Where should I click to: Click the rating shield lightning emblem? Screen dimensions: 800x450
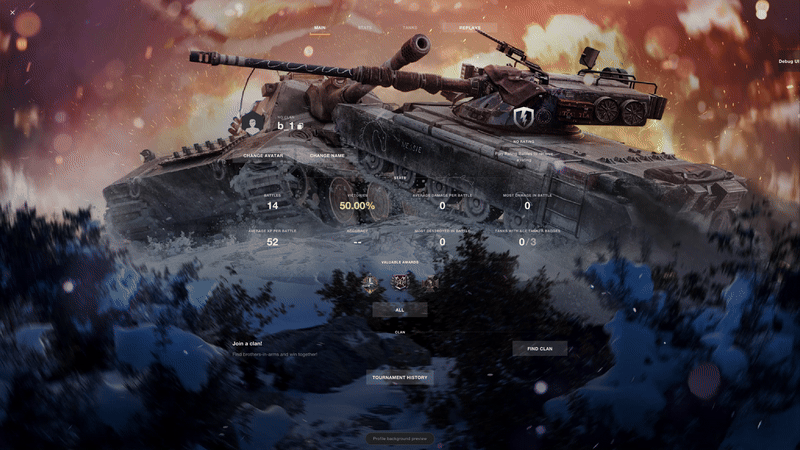click(x=524, y=118)
